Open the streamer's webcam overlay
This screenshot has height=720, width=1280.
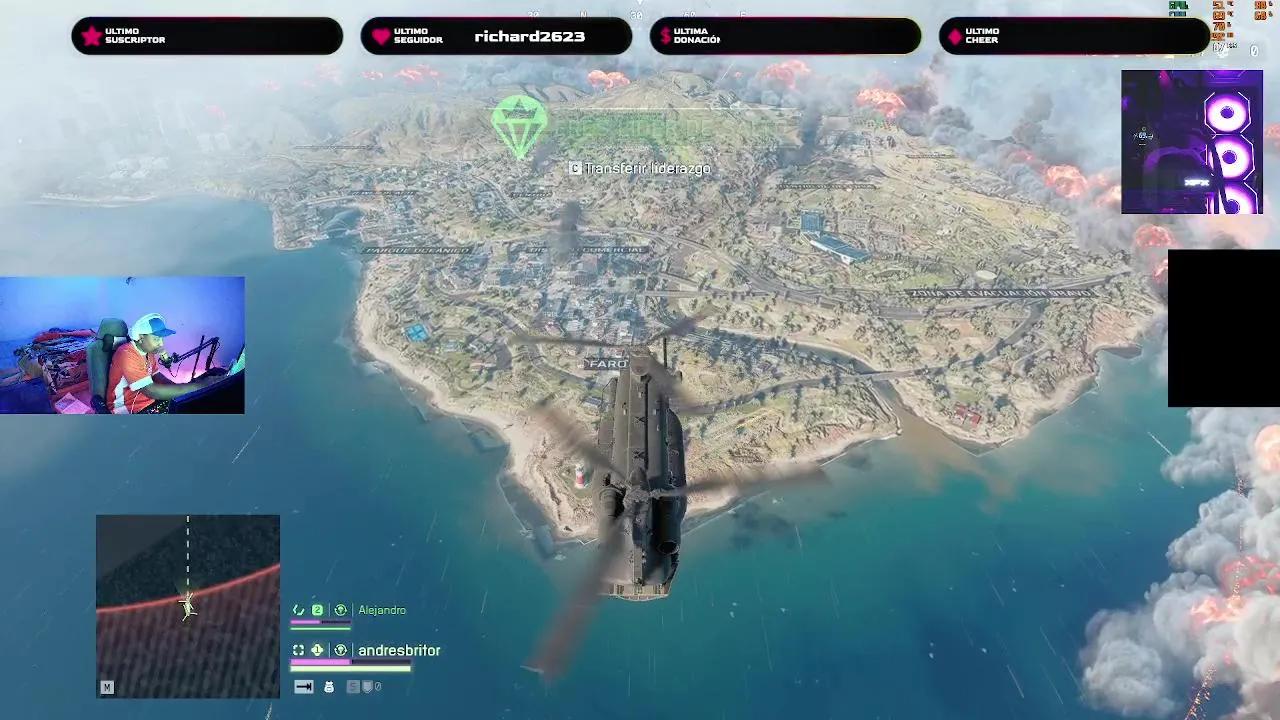click(x=122, y=345)
